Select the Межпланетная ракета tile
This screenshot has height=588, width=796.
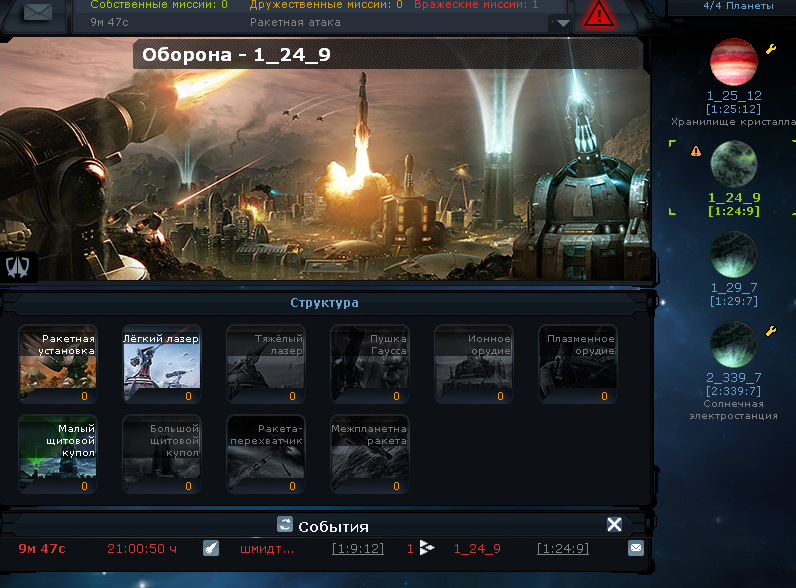369,453
